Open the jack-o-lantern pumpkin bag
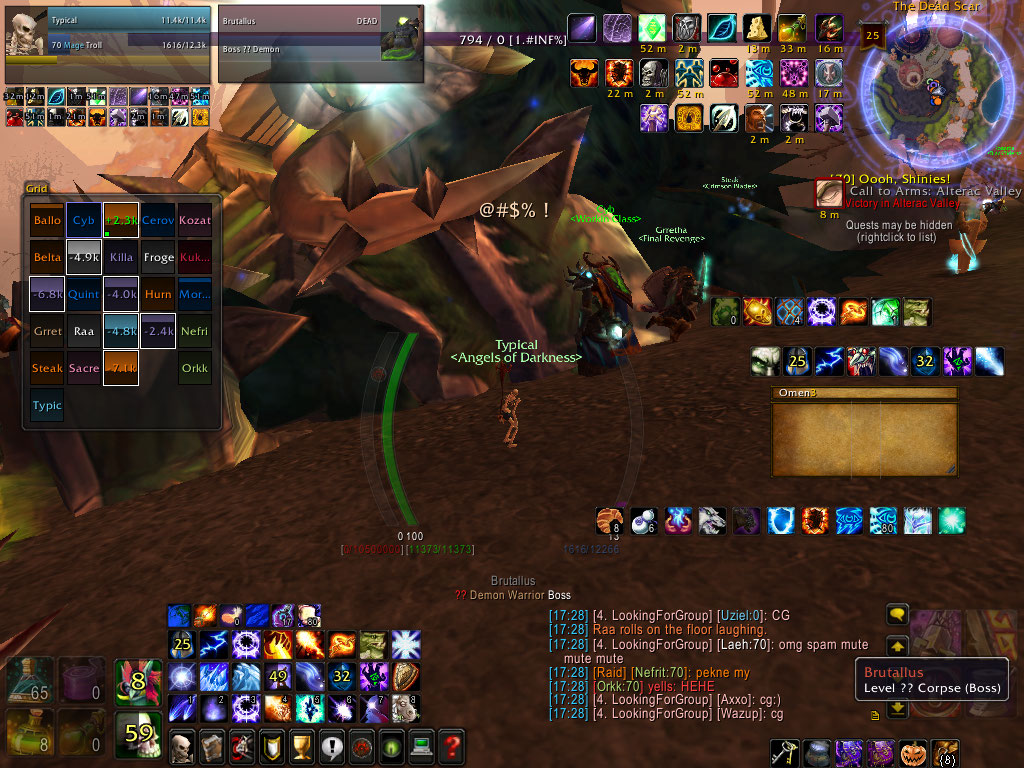This screenshot has width=1024, height=768. [x=913, y=752]
